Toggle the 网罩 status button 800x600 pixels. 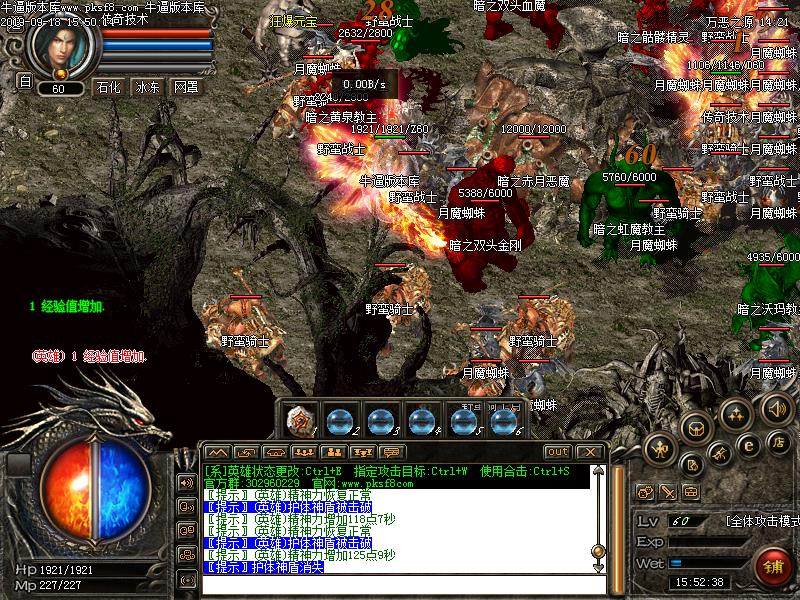point(186,87)
